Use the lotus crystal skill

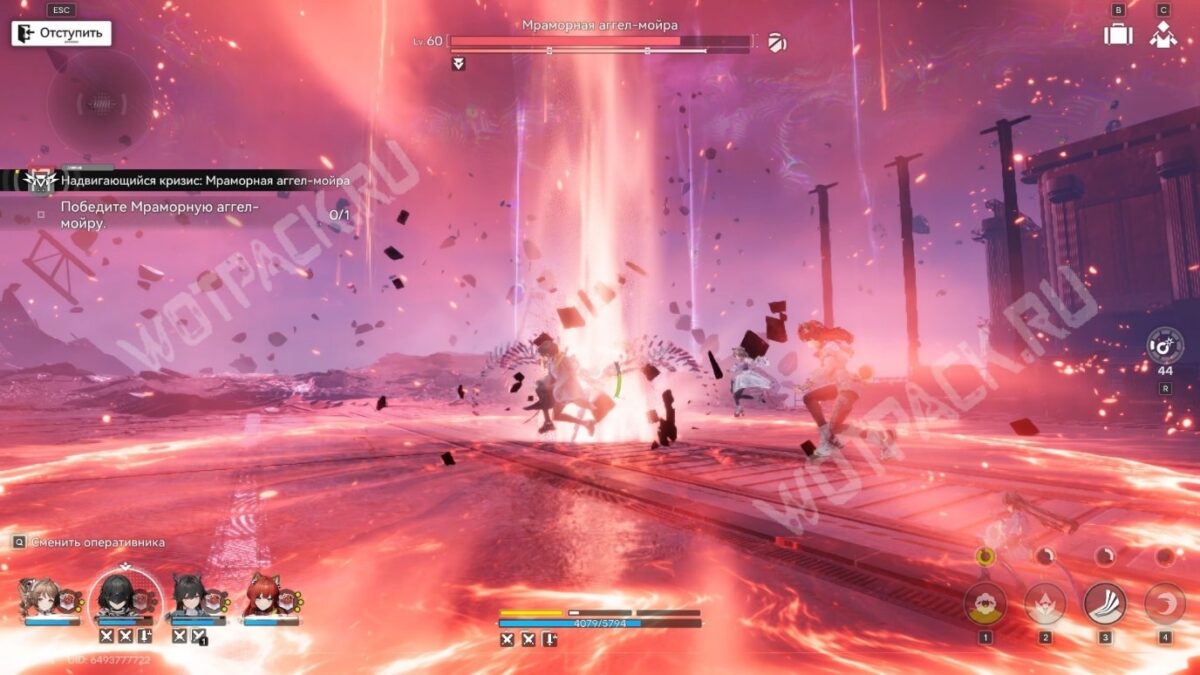tap(1045, 604)
